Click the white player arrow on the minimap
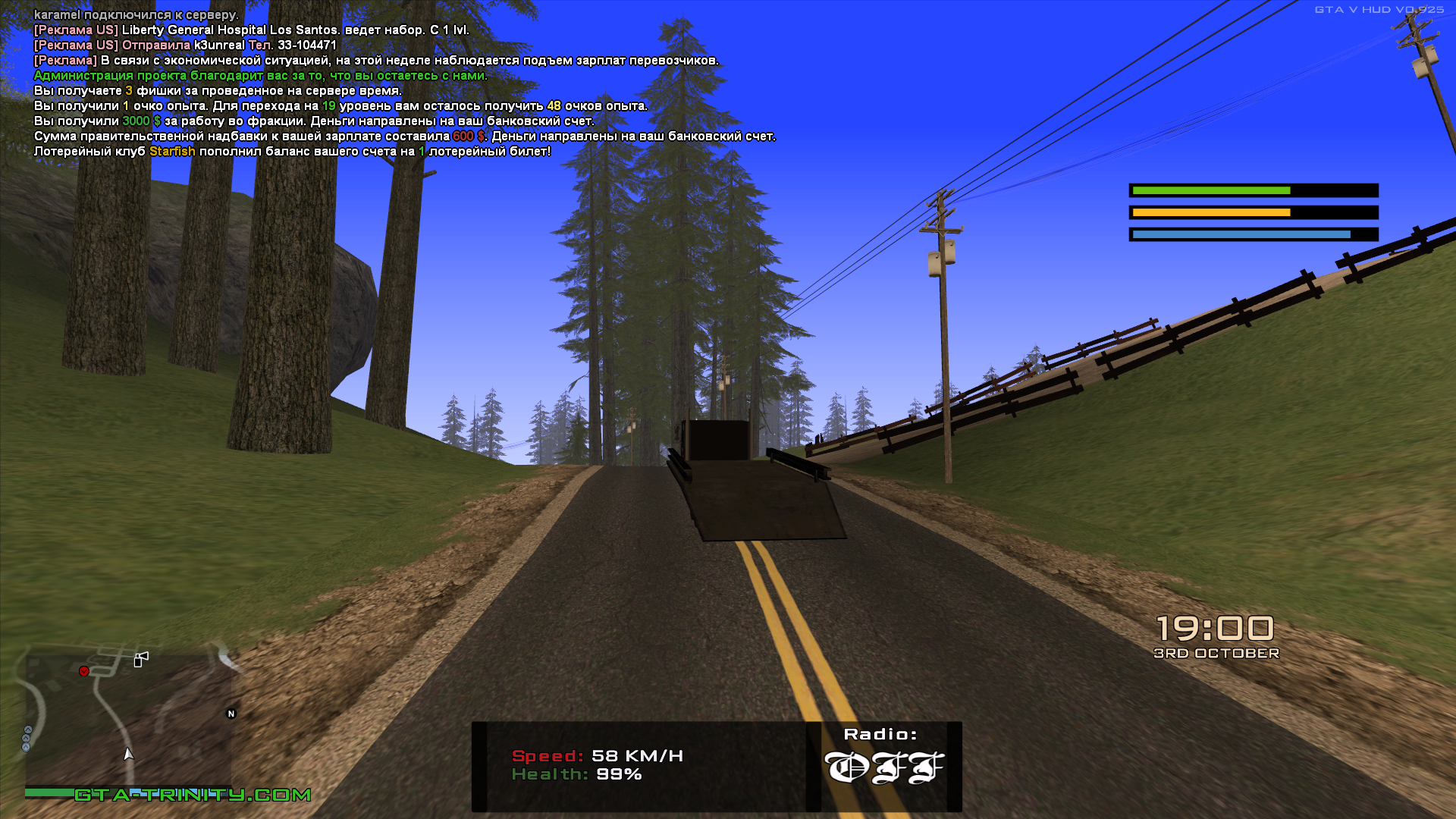The image size is (1456, 819). [128, 754]
